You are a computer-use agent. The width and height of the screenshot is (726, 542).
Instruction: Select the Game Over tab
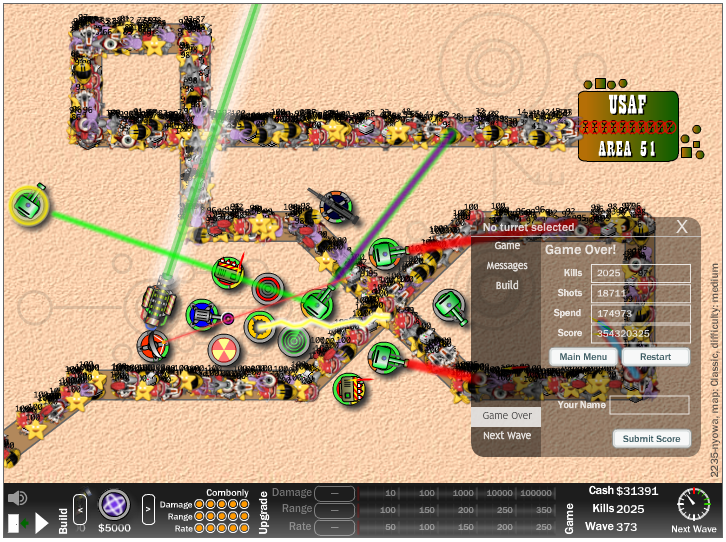507,416
